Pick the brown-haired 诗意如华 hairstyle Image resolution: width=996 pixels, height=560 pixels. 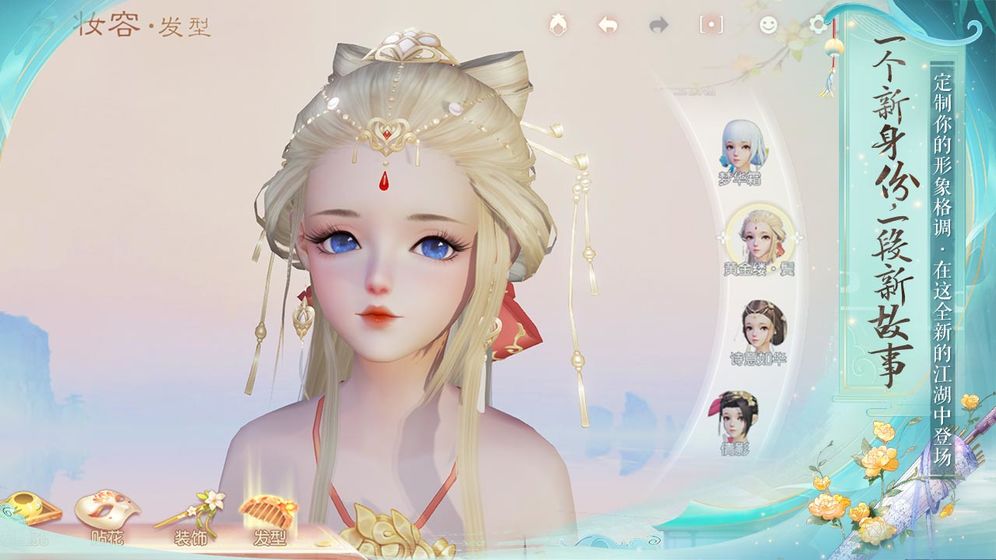763,326
